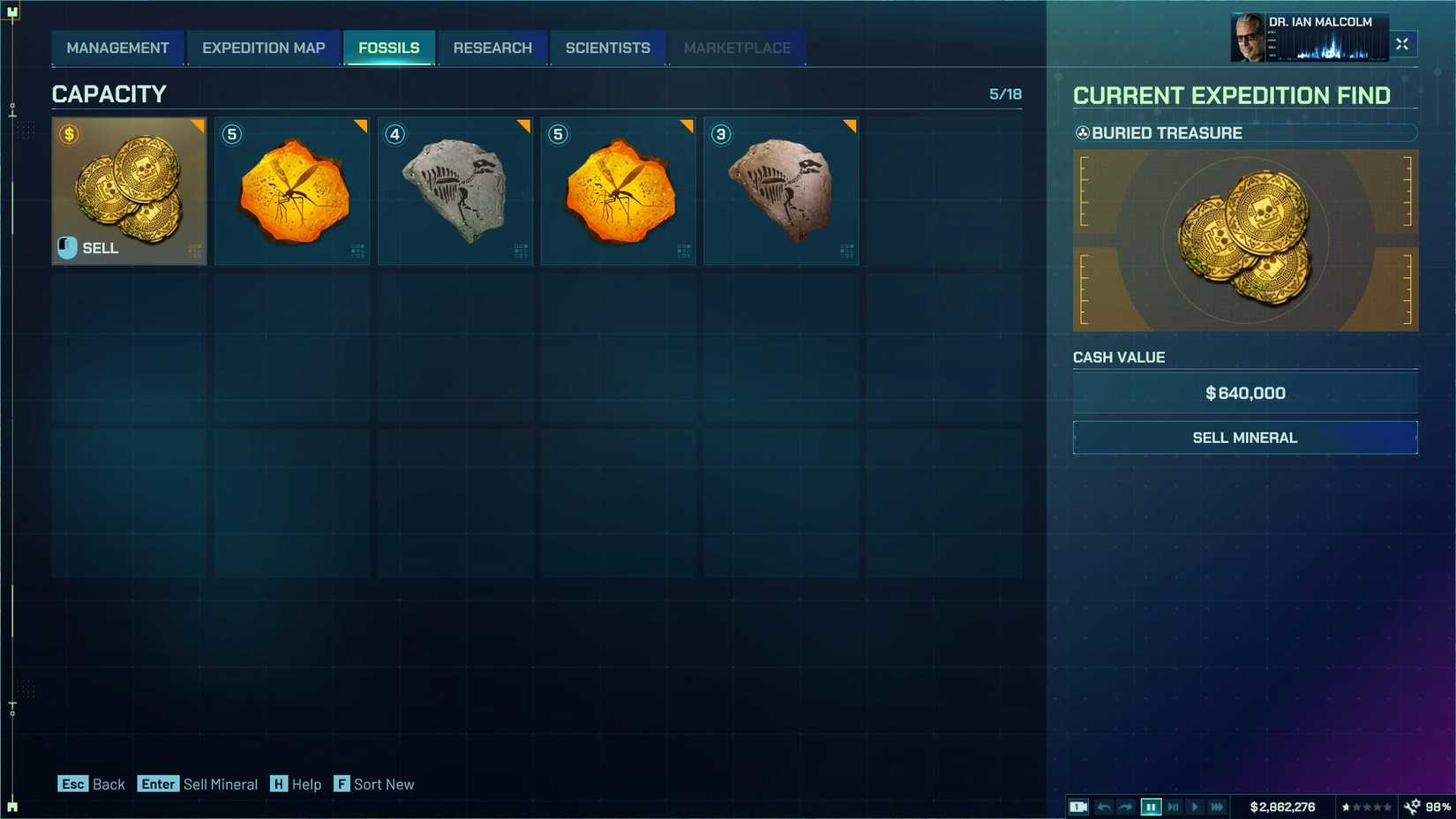Switch to the Research tab
This screenshot has height=819, width=1456.
[x=492, y=48]
